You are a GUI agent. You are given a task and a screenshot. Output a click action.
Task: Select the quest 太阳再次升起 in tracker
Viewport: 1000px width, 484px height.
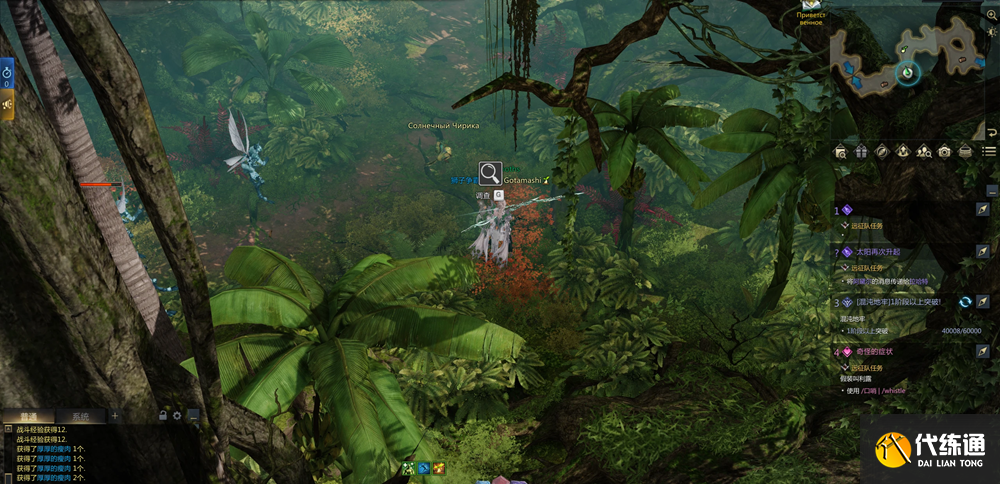878,252
